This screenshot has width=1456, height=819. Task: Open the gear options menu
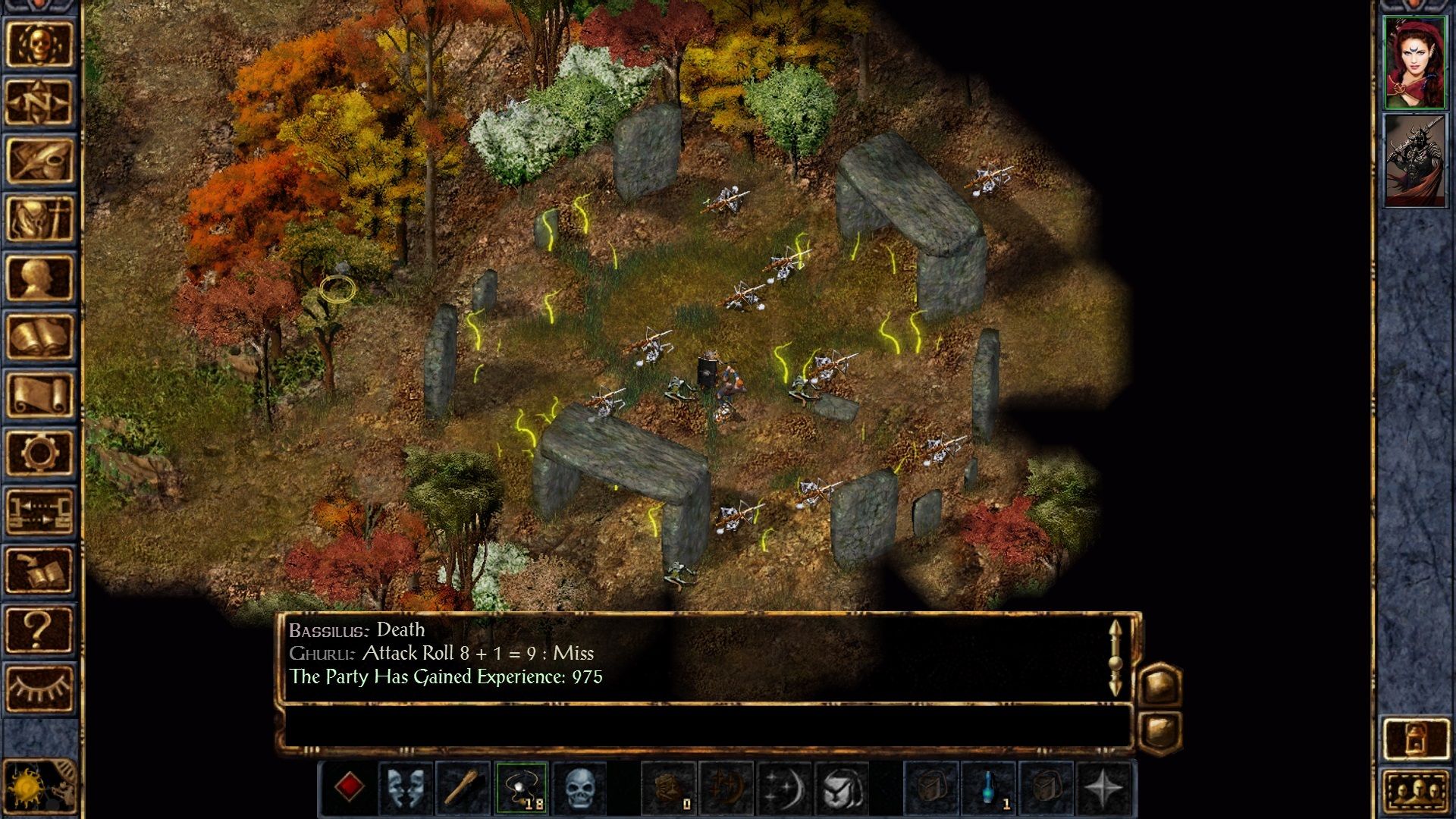[39, 453]
